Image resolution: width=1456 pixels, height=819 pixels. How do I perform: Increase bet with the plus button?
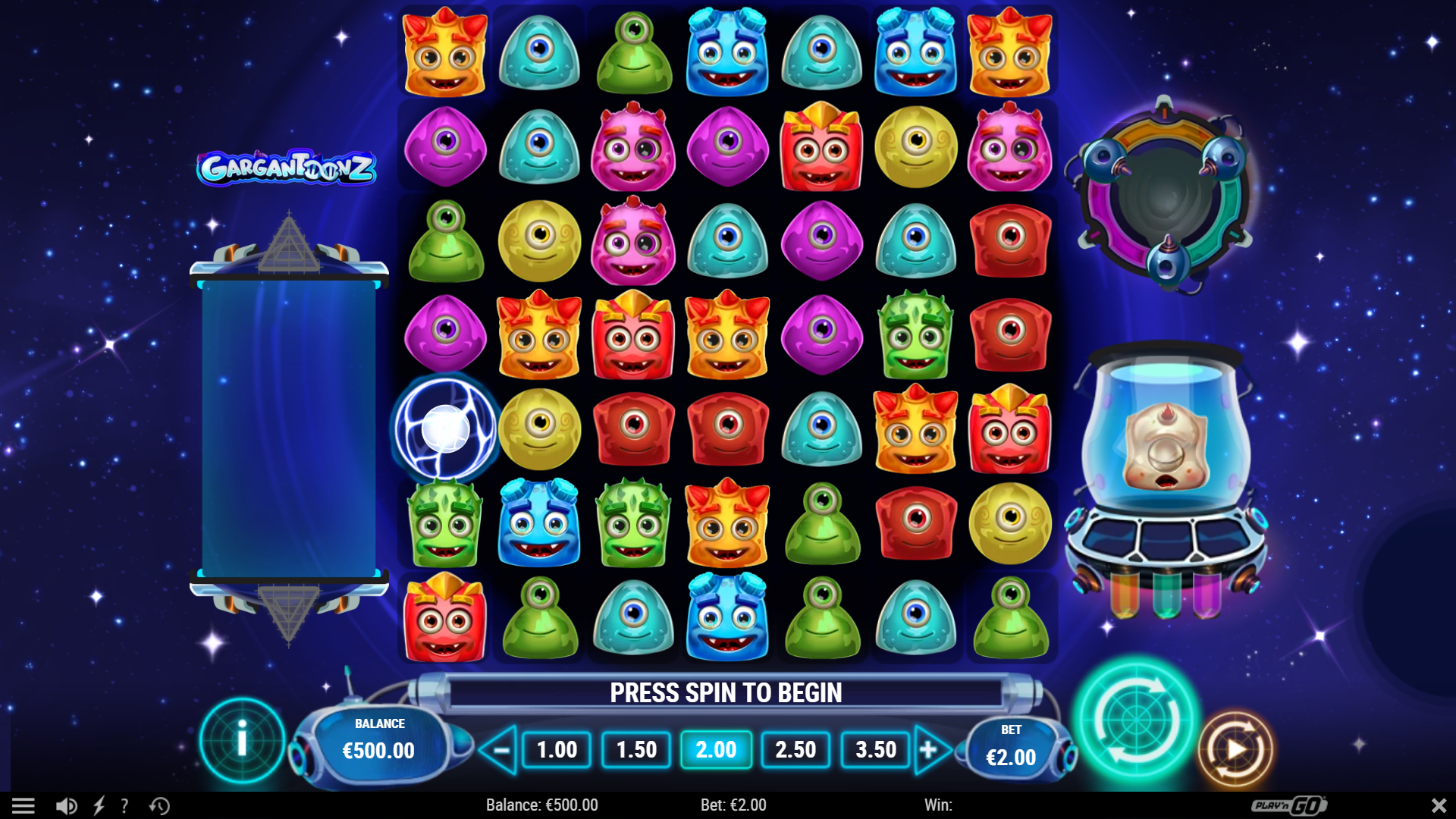tap(930, 749)
